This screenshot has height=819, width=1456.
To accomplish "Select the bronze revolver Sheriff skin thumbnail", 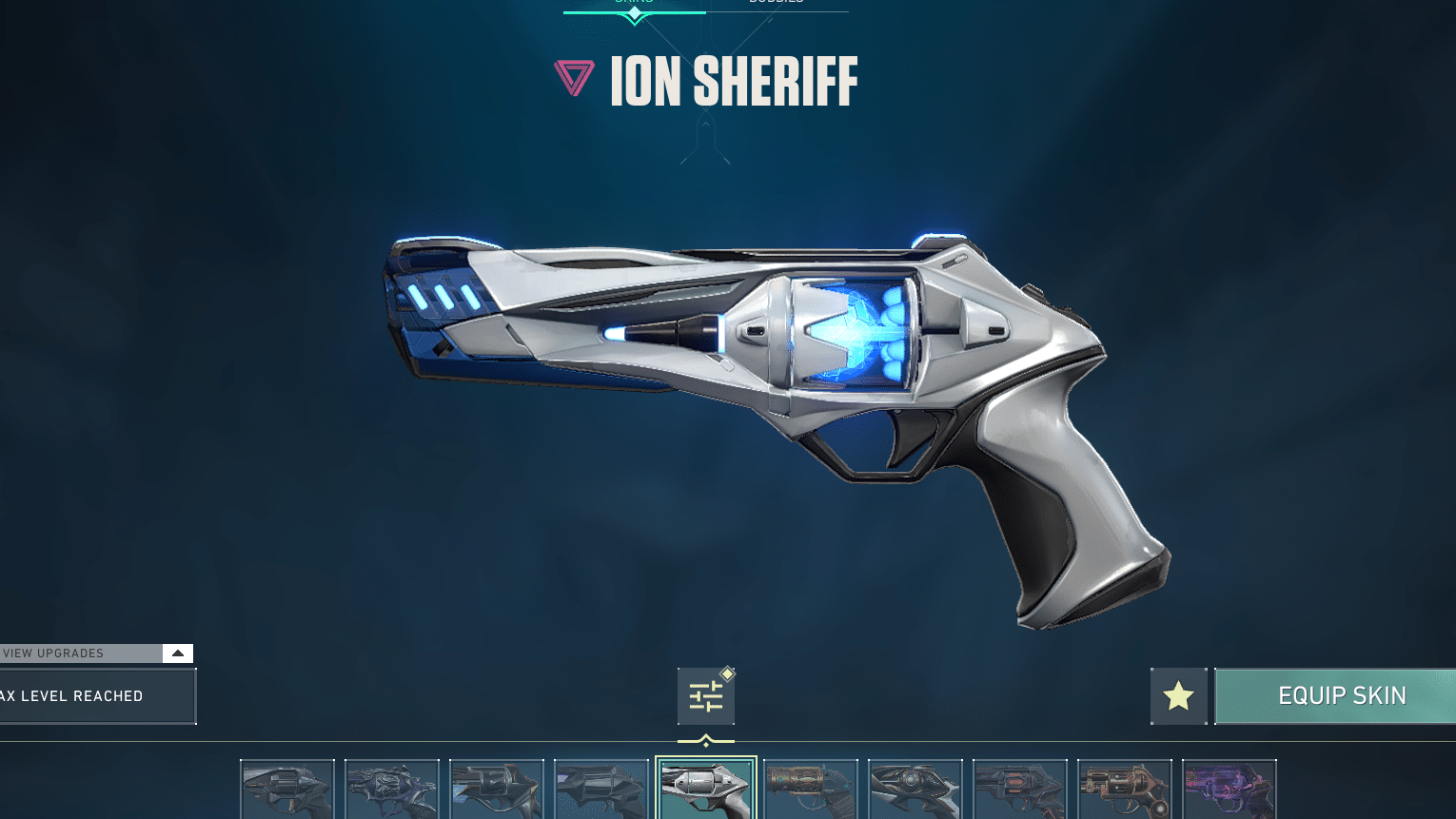I will coord(1125,790).
